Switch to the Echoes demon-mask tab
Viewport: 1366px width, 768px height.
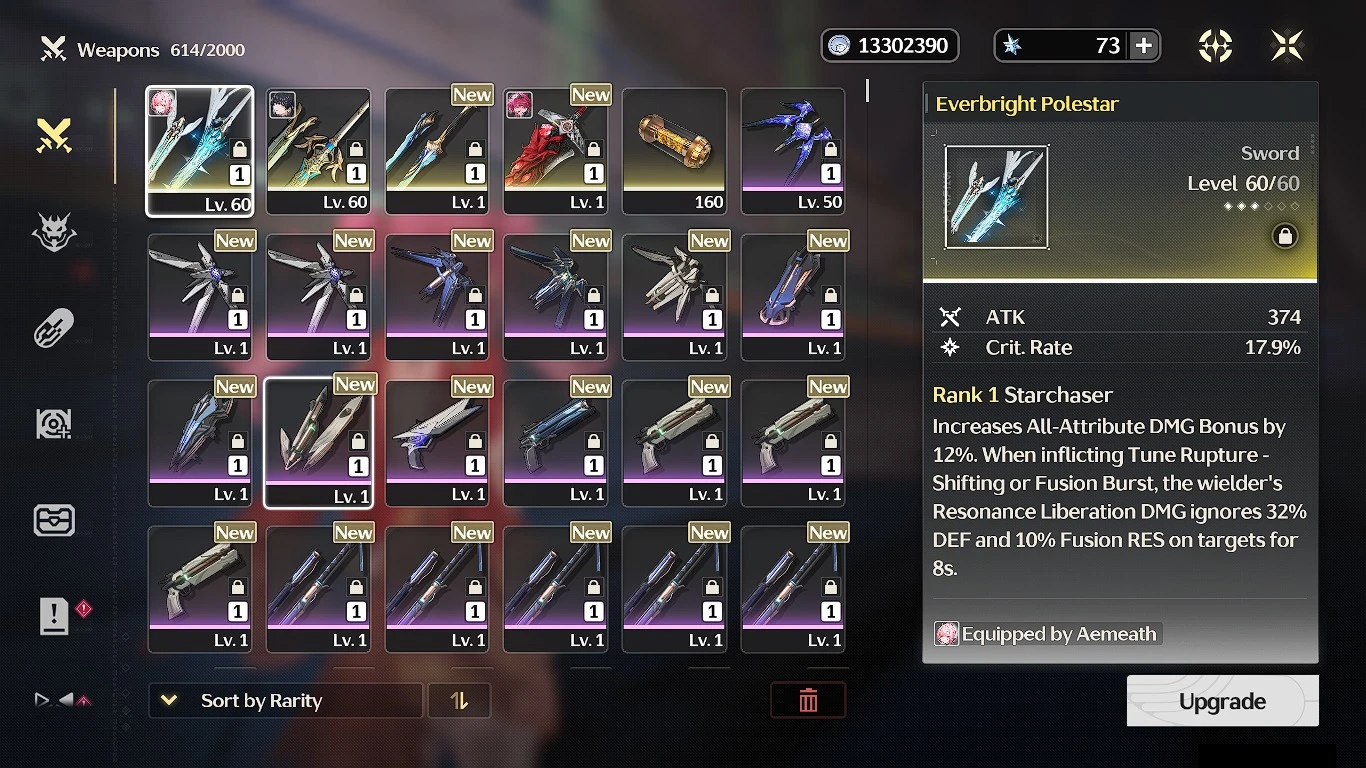[x=54, y=232]
